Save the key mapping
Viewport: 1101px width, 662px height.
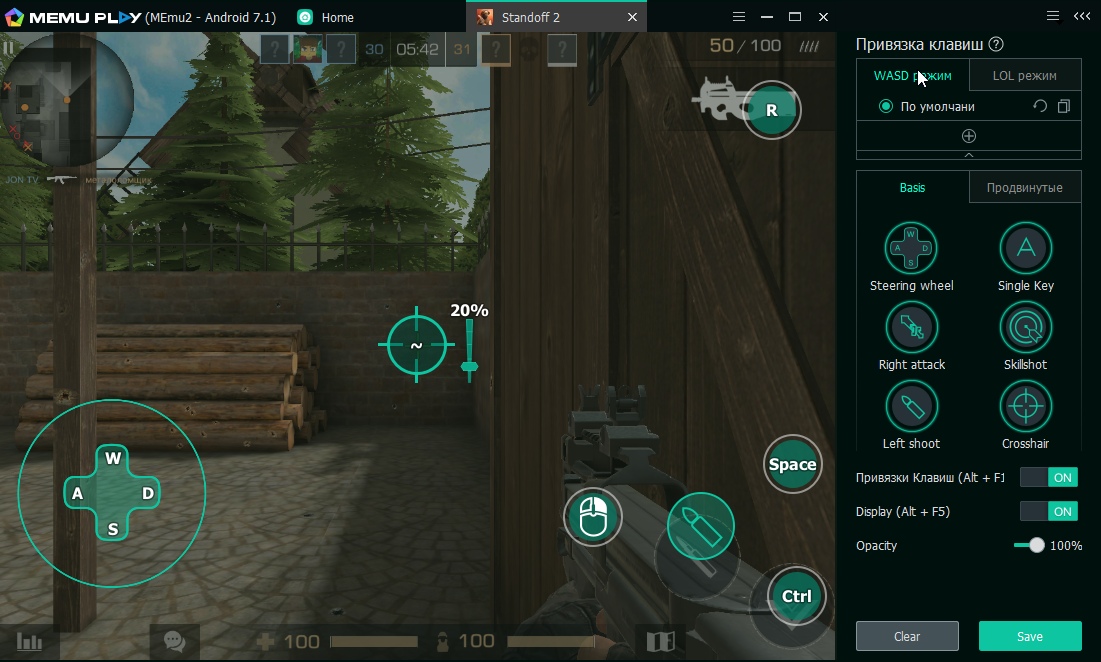click(1029, 636)
